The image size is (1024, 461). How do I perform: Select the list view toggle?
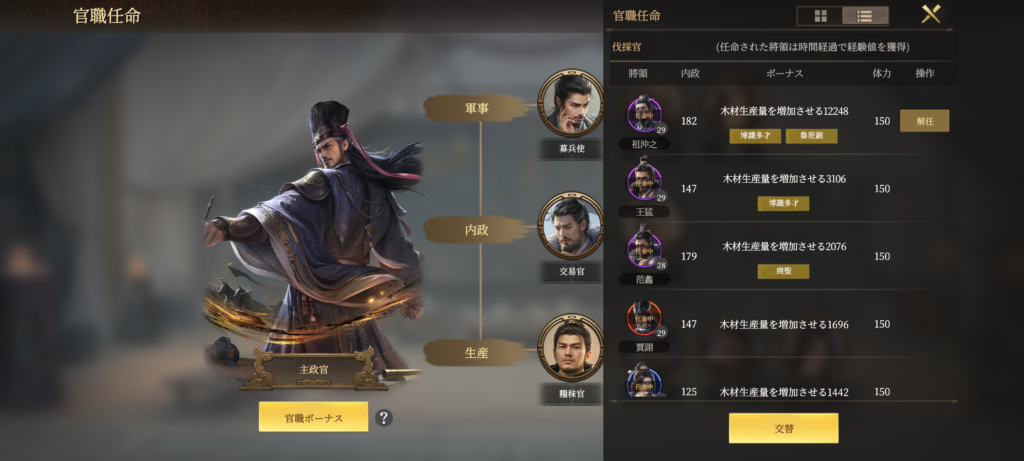[x=865, y=16]
